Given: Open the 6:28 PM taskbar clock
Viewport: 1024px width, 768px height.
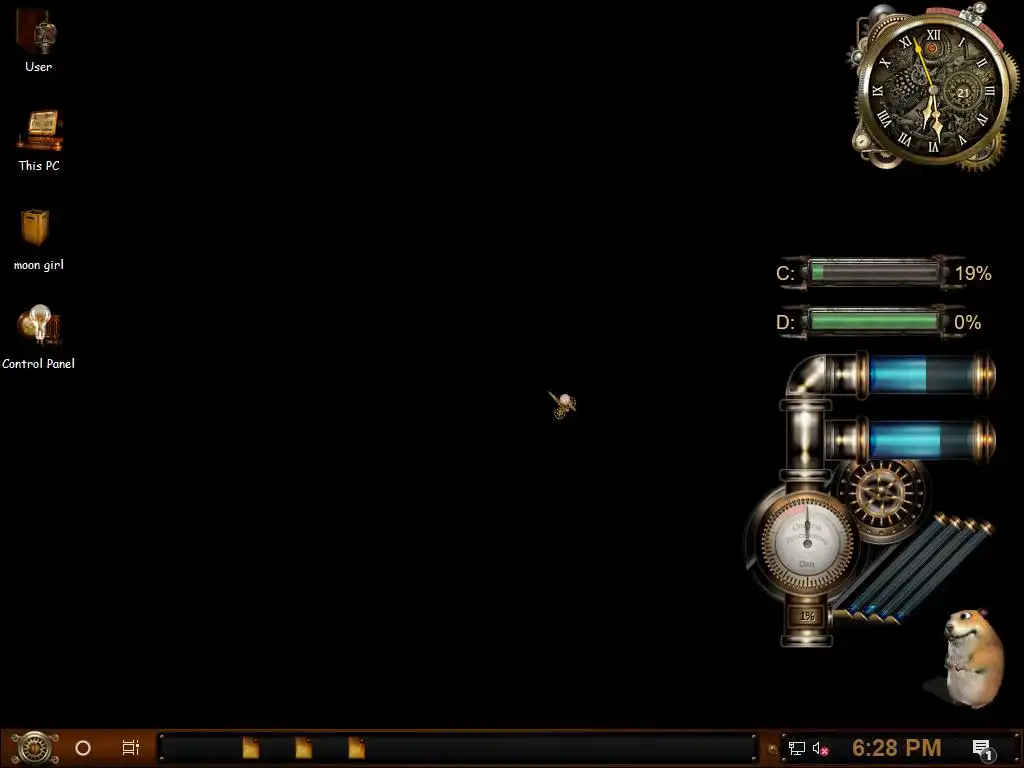Looking at the screenshot, I should click(896, 747).
